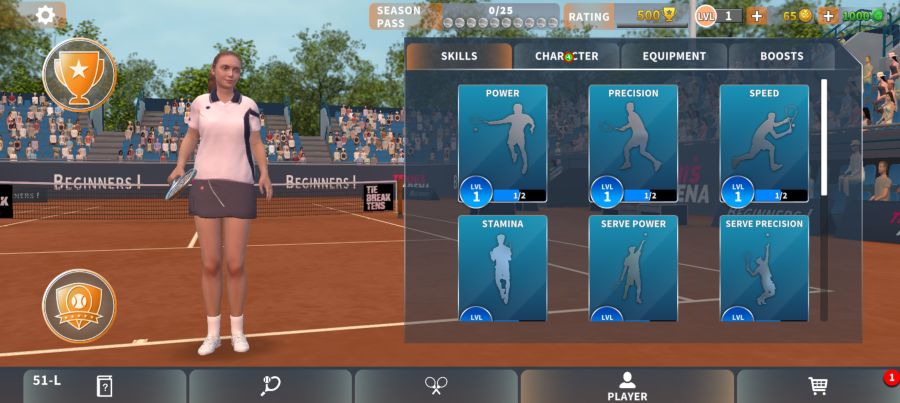Switch to the Character tab
Screen dimensions: 900x403
[566, 56]
